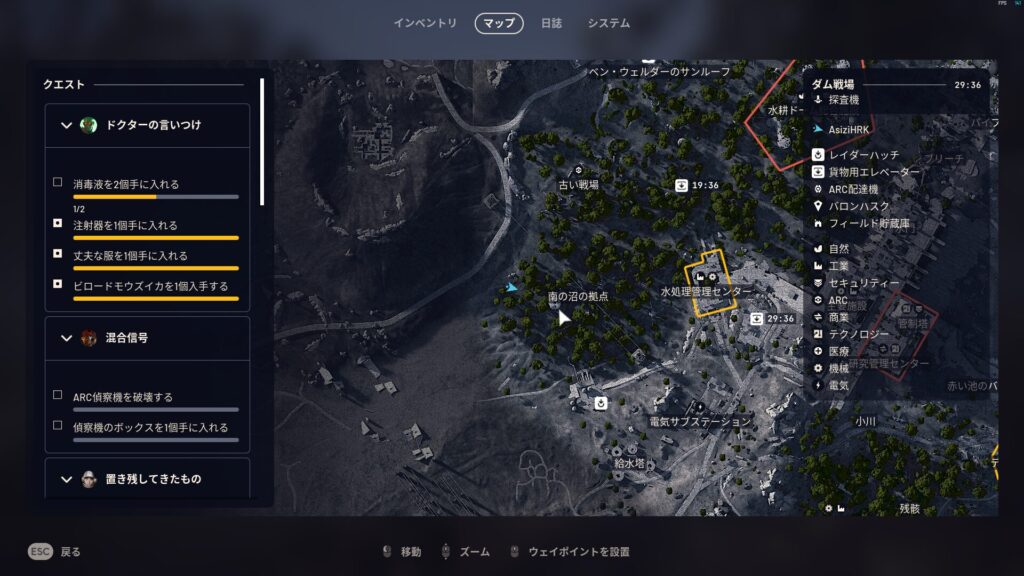This screenshot has width=1024, height=576.
Task: Open the システム tab
Action: click(609, 23)
